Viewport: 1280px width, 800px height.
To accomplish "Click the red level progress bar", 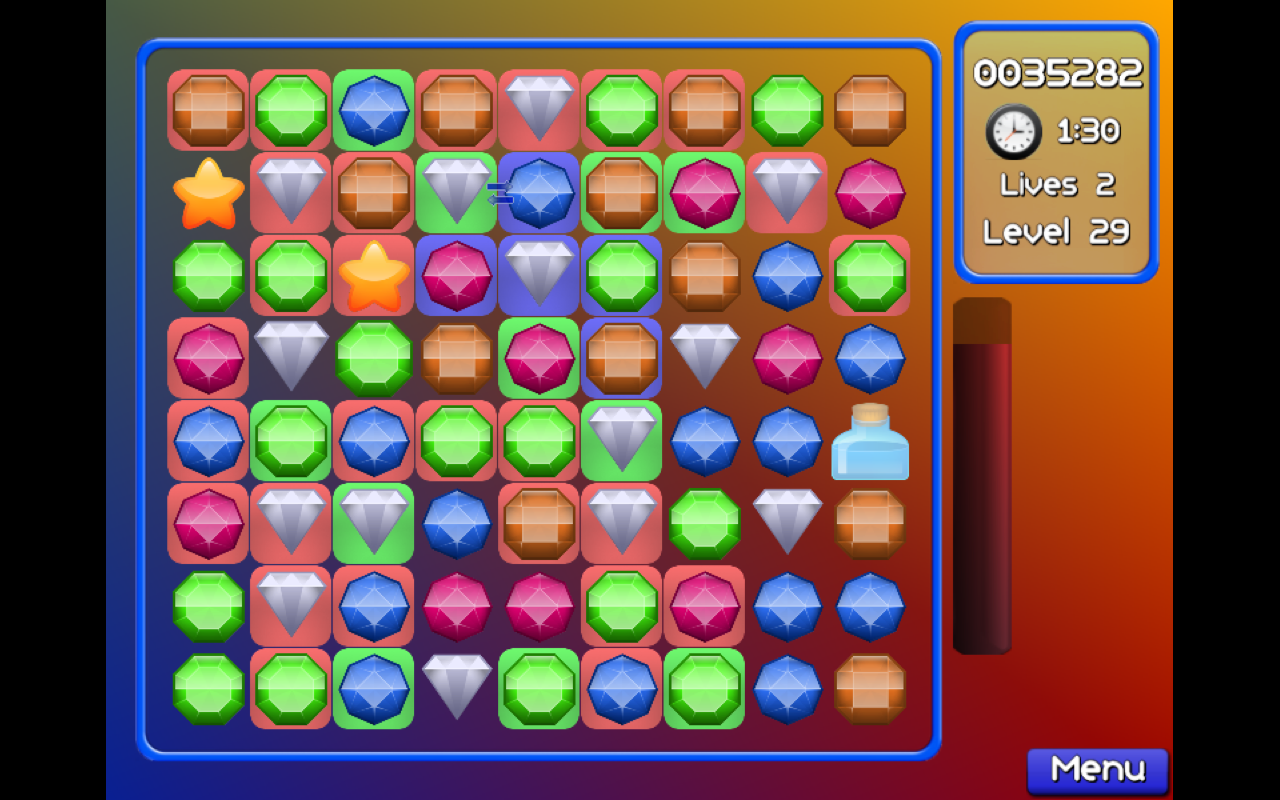I will [983, 480].
